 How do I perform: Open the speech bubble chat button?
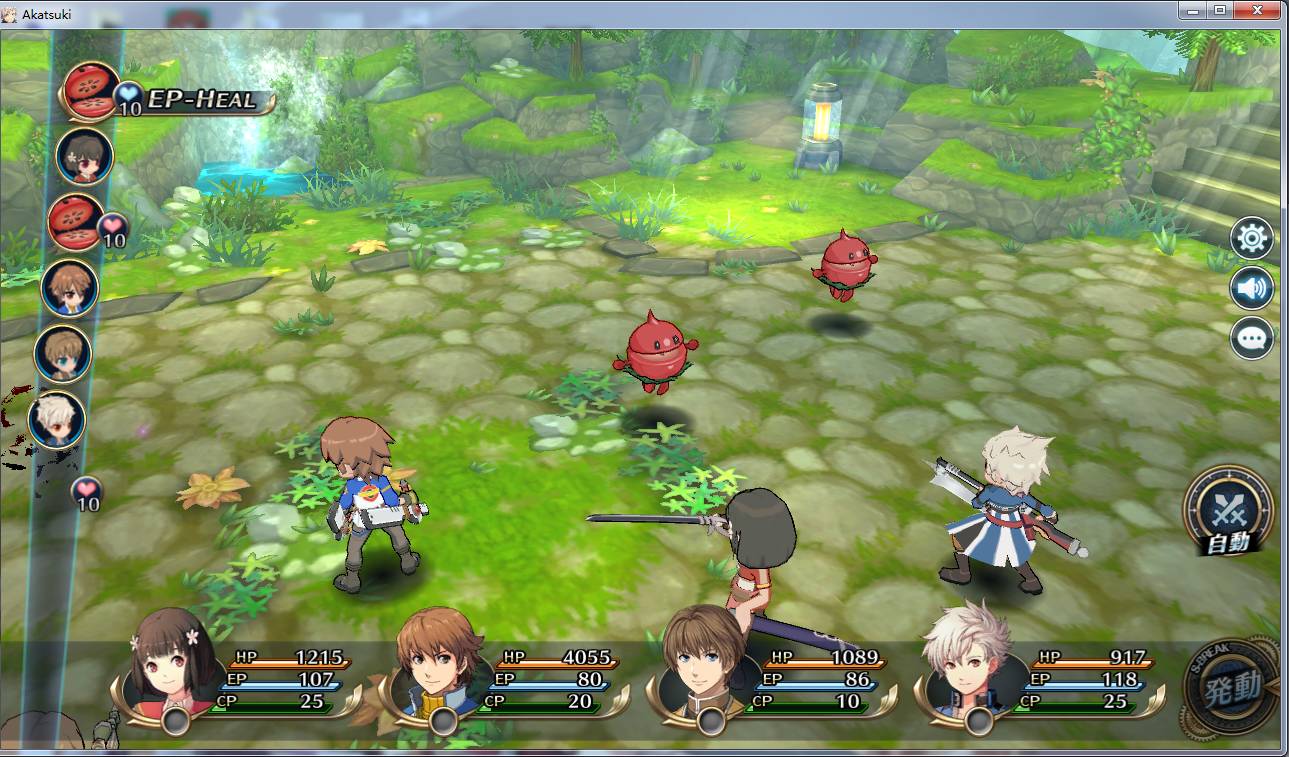(x=1252, y=338)
